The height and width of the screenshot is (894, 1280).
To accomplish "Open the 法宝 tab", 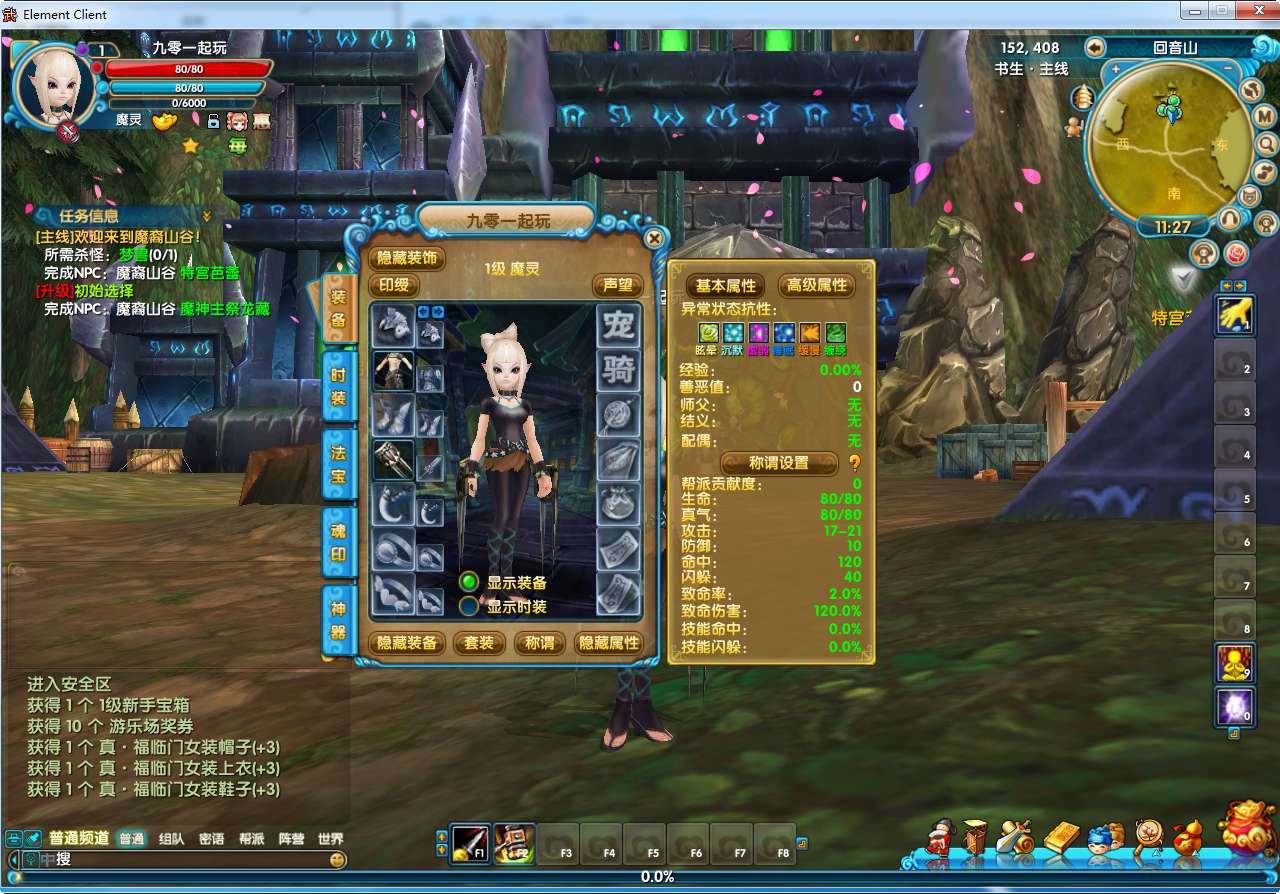I will tap(338, 464).
